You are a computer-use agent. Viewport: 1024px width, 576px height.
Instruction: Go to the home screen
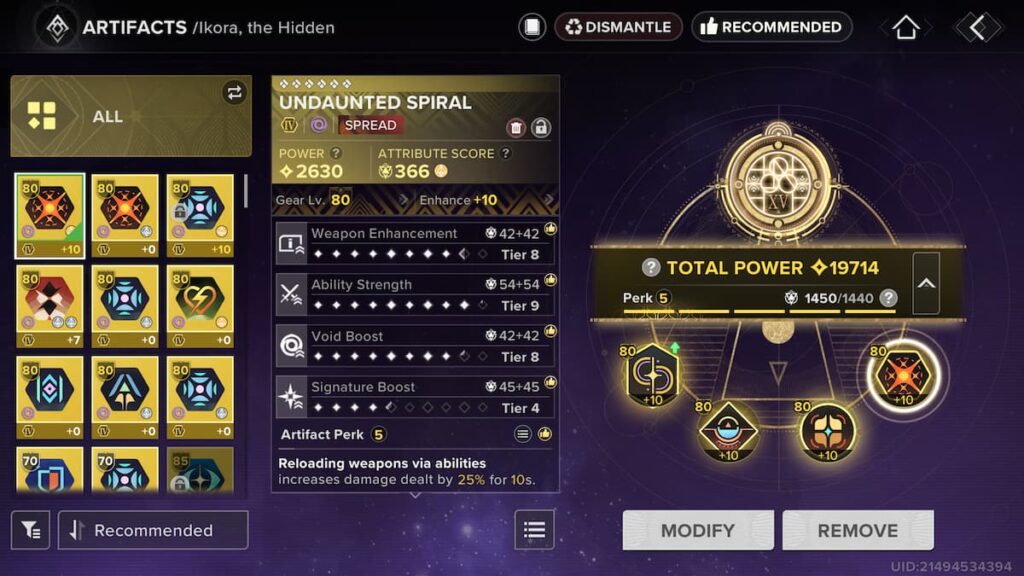coord(905,27)
